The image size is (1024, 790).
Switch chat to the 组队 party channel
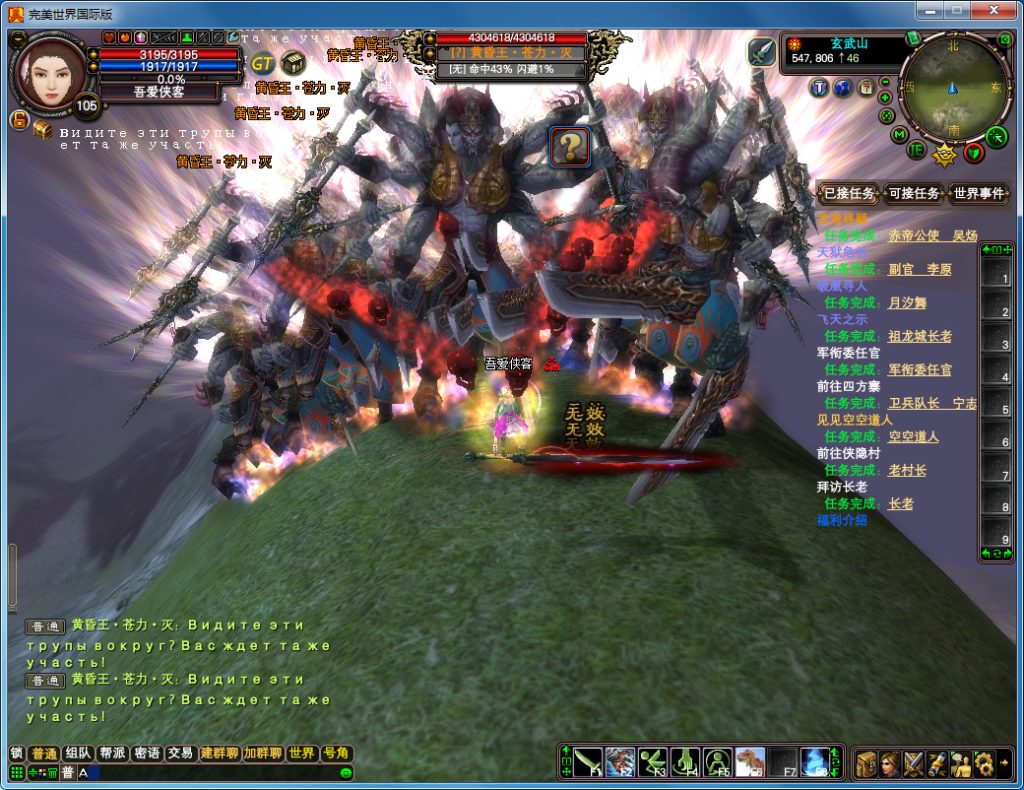point(77,753)
